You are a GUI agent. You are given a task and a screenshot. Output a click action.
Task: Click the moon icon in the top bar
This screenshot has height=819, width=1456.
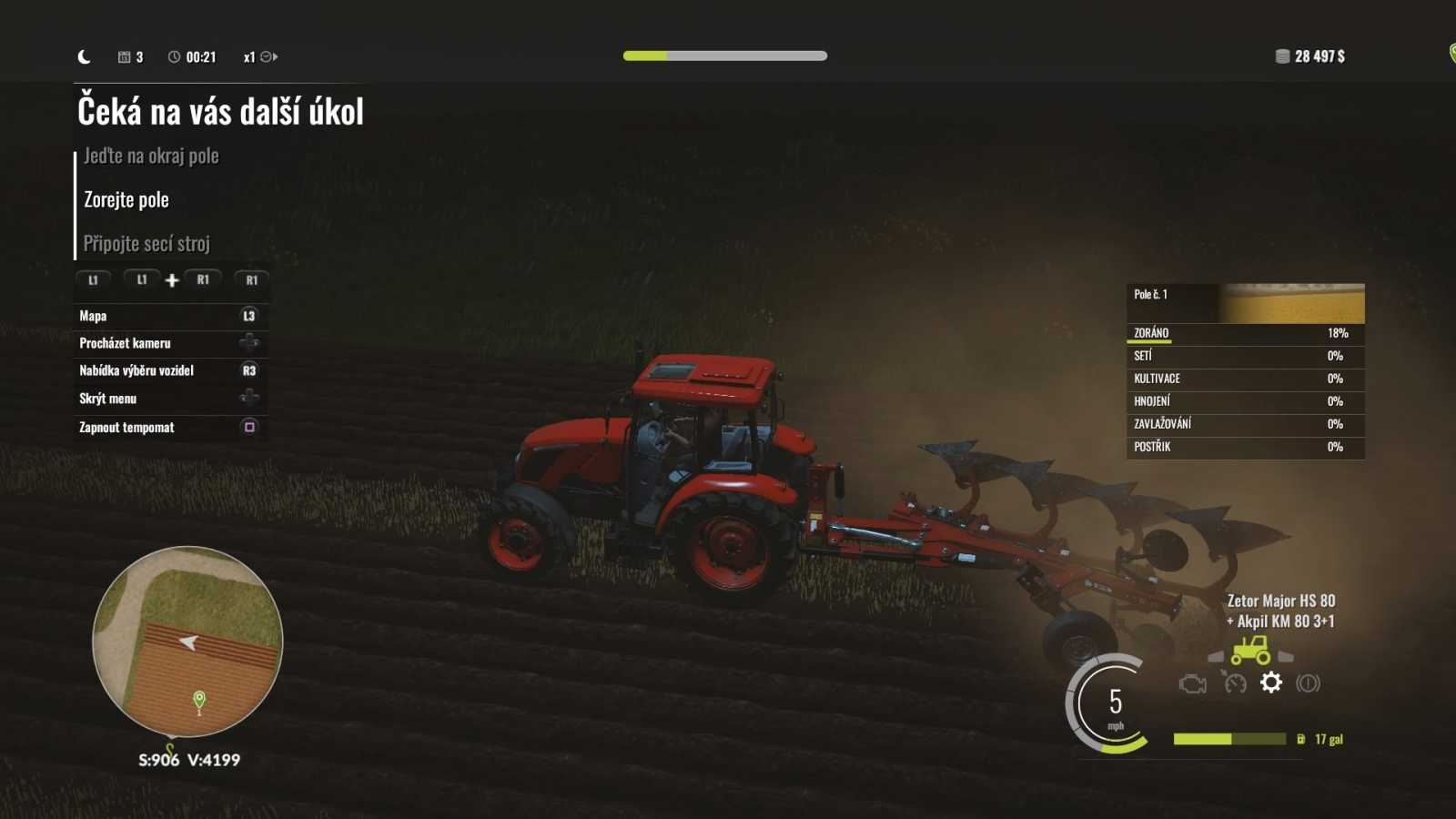pyautogui.click(x=85, y=56)
